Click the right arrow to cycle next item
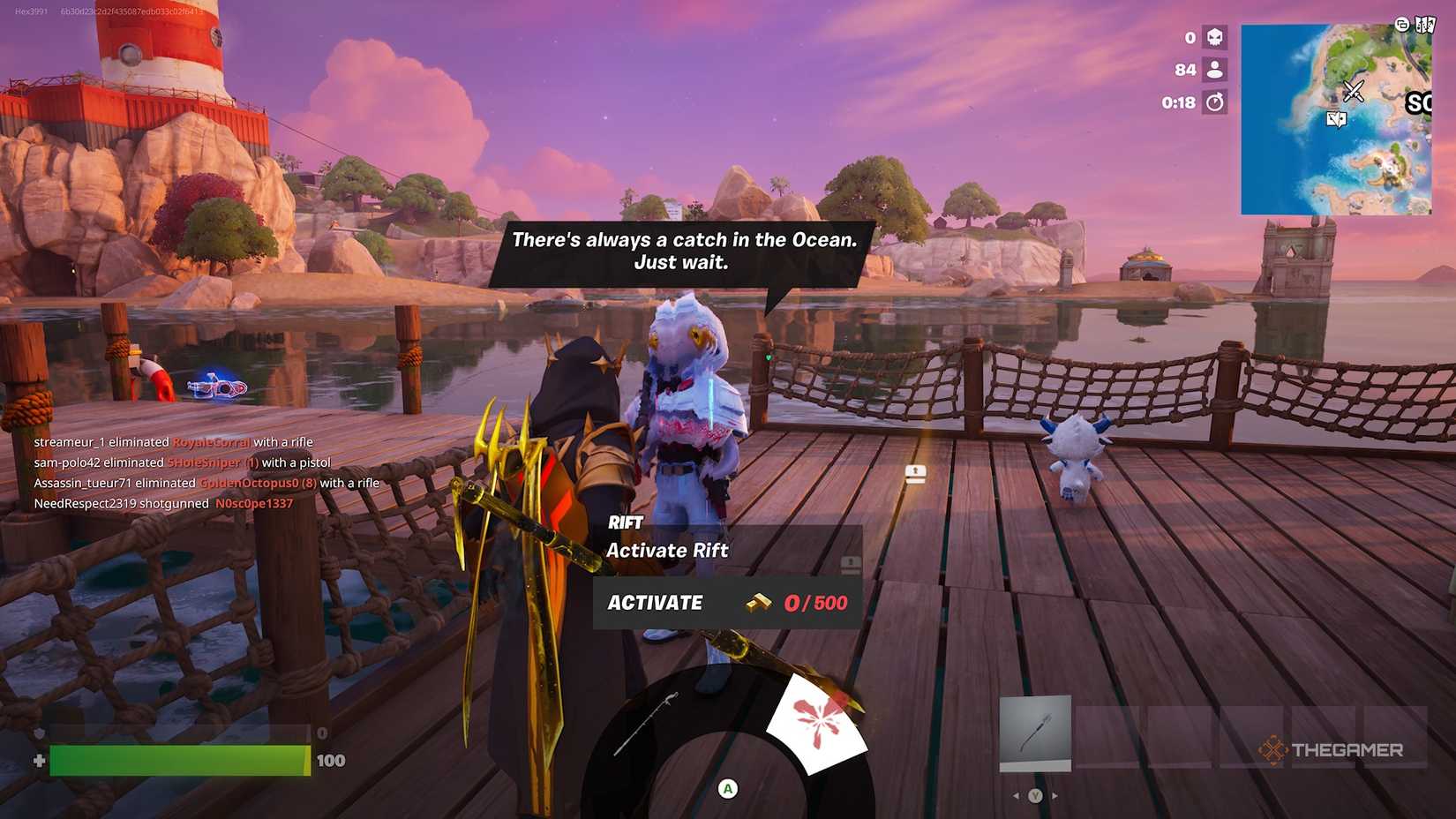This screenshot has height=819, width=1456. click(x=1054, y=795)
